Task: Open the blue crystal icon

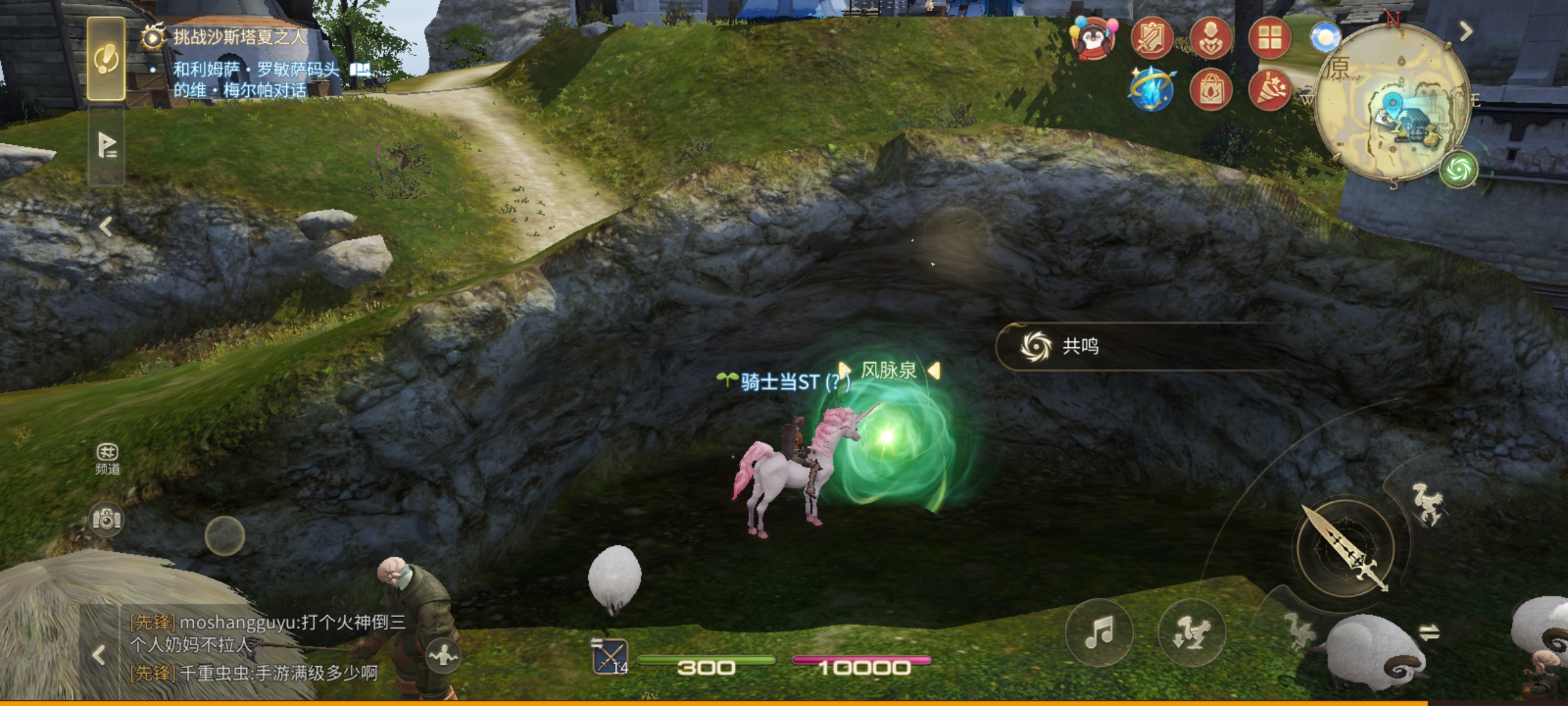Action: tap(1152, 90)
